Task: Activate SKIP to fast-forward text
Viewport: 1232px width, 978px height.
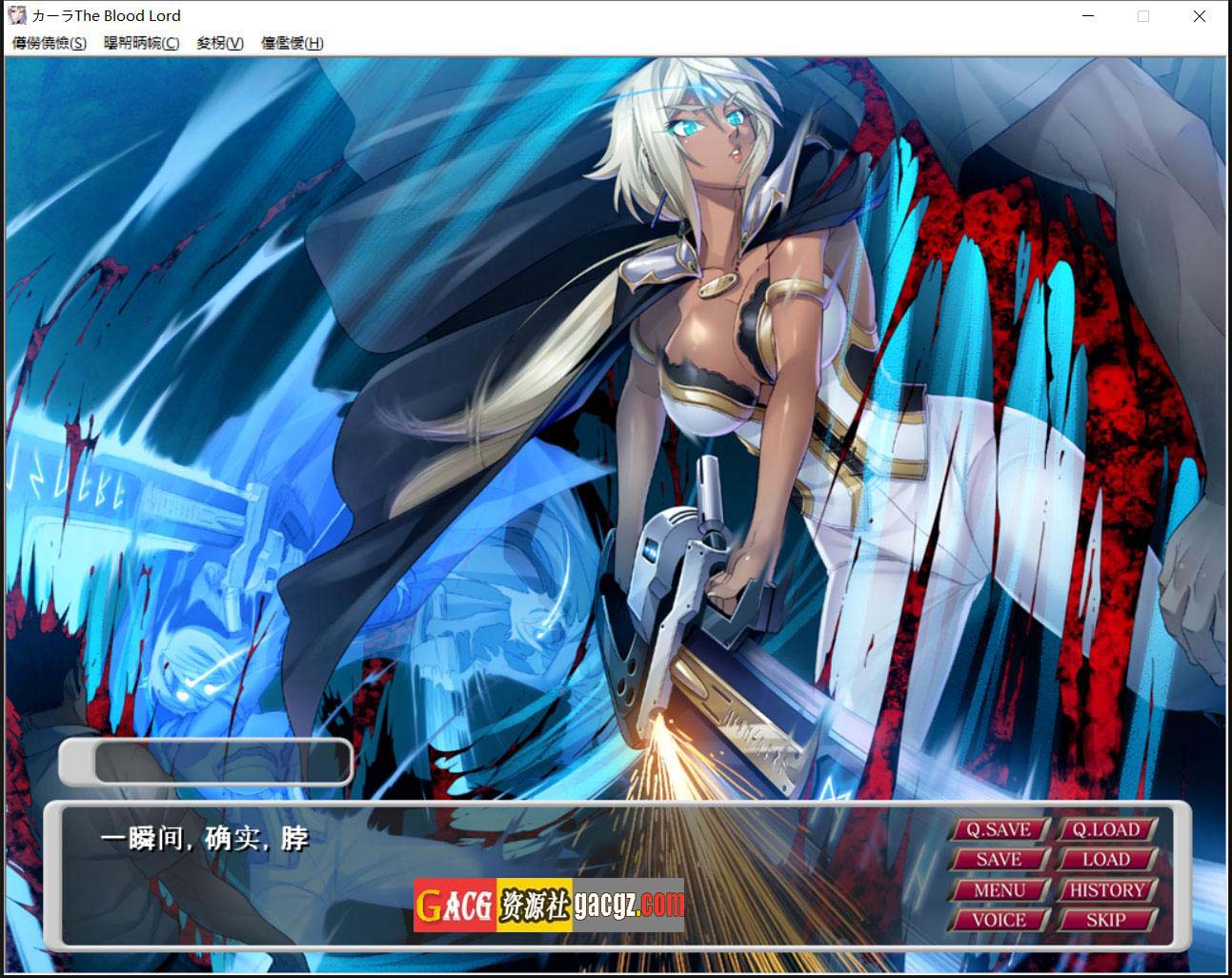Action: (1105, 920)
